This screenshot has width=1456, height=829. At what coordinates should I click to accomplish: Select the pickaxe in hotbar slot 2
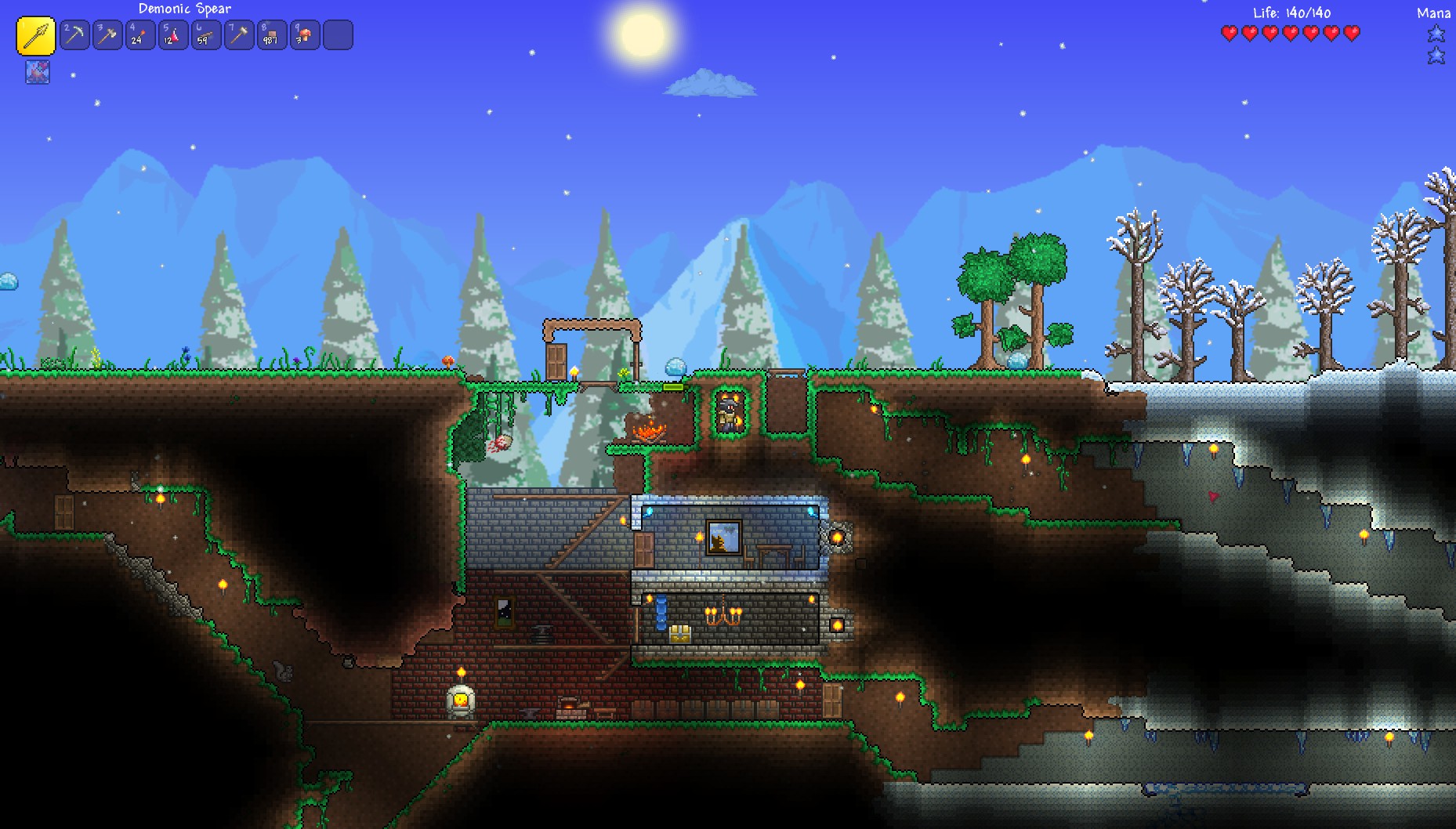pyautogui.click(x=74, y=34)
